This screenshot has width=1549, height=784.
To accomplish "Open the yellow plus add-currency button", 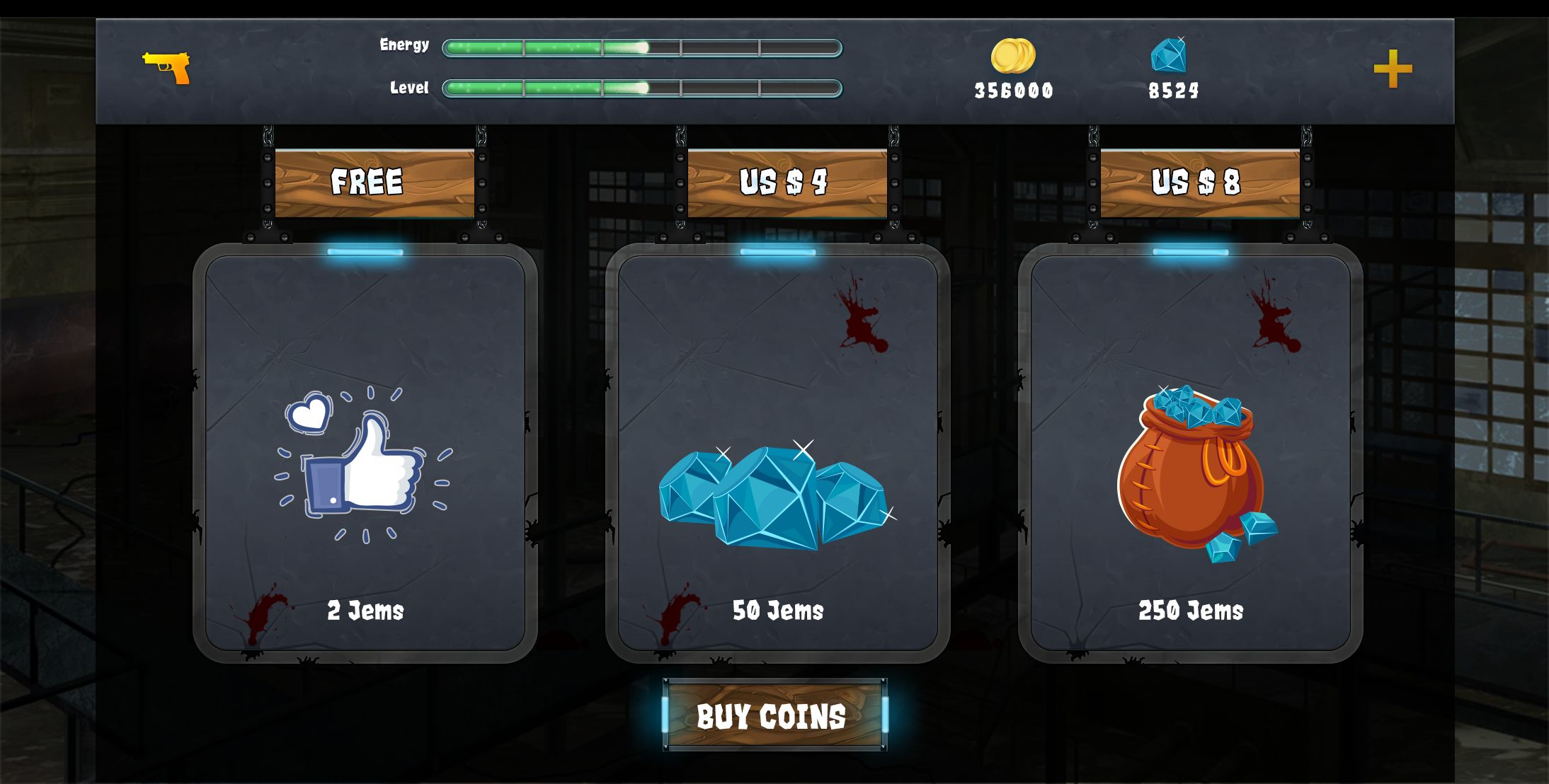I will 1393,69.
